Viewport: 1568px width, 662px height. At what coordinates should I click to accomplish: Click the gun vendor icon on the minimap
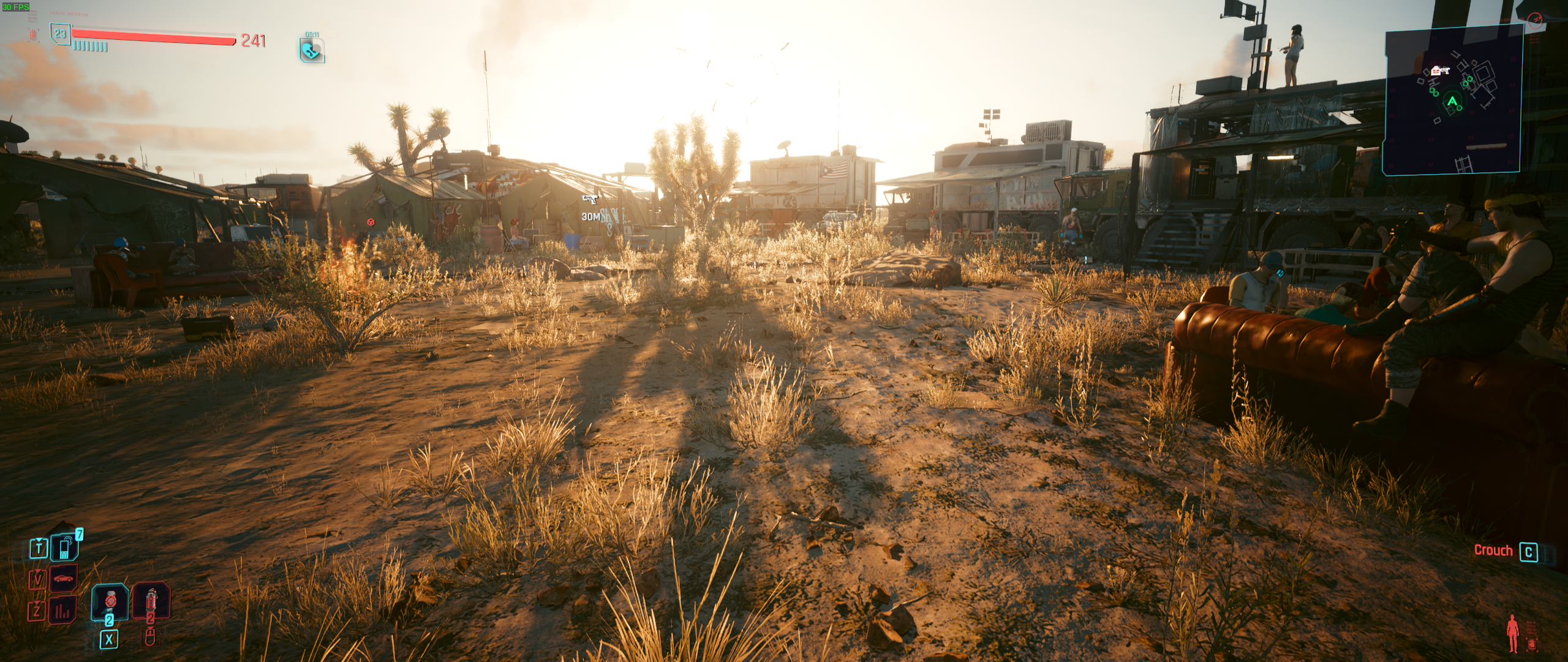pos(1445,70)
